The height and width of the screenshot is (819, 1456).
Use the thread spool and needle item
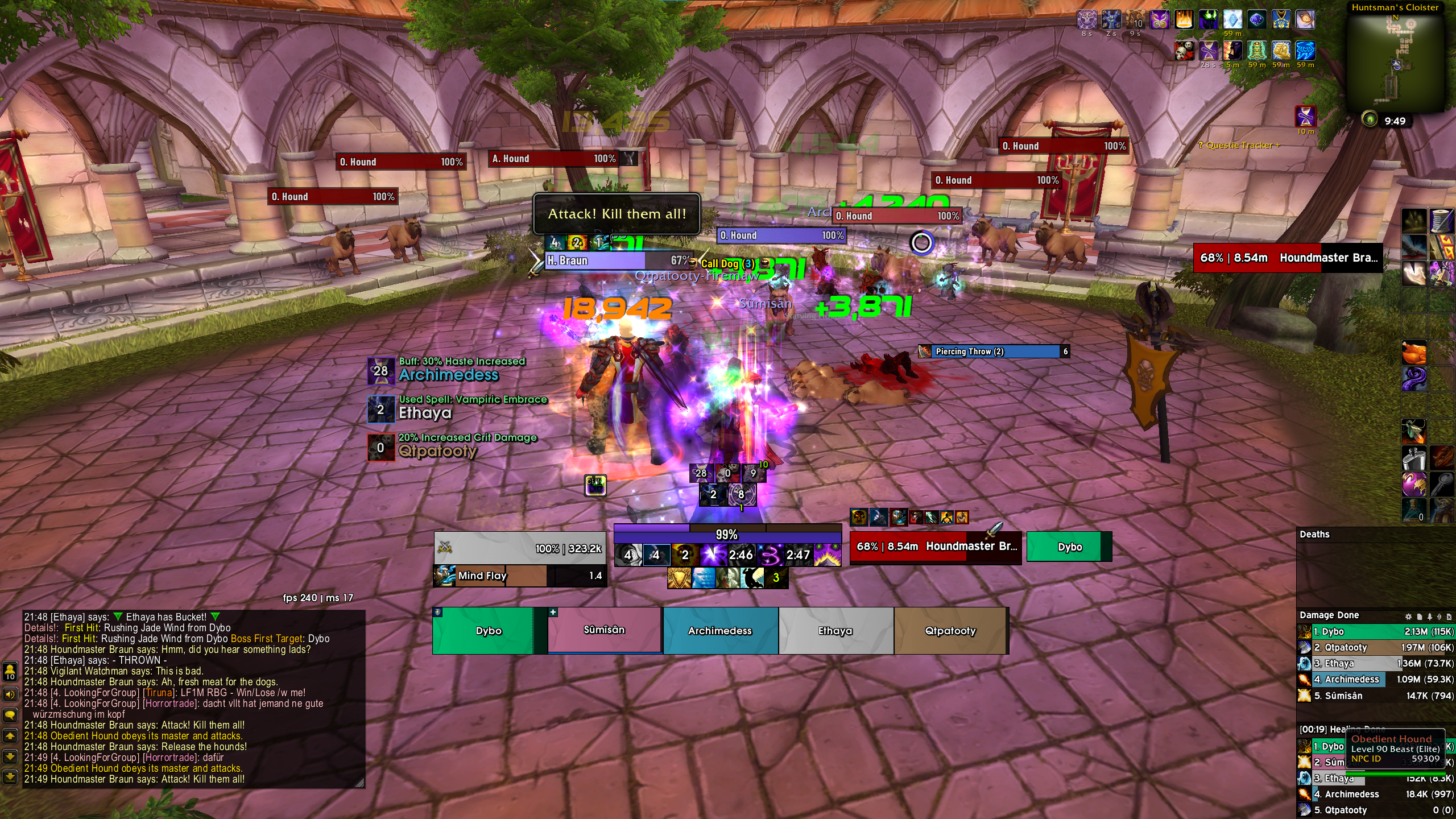(x=1442, y=221)
